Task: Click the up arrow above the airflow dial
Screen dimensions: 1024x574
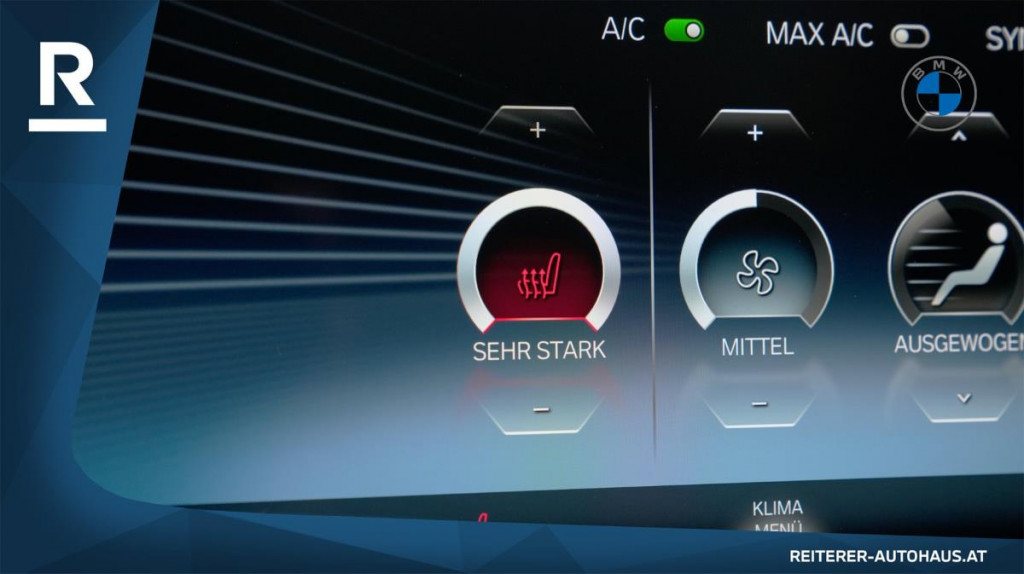Action: tap(959, 135)
